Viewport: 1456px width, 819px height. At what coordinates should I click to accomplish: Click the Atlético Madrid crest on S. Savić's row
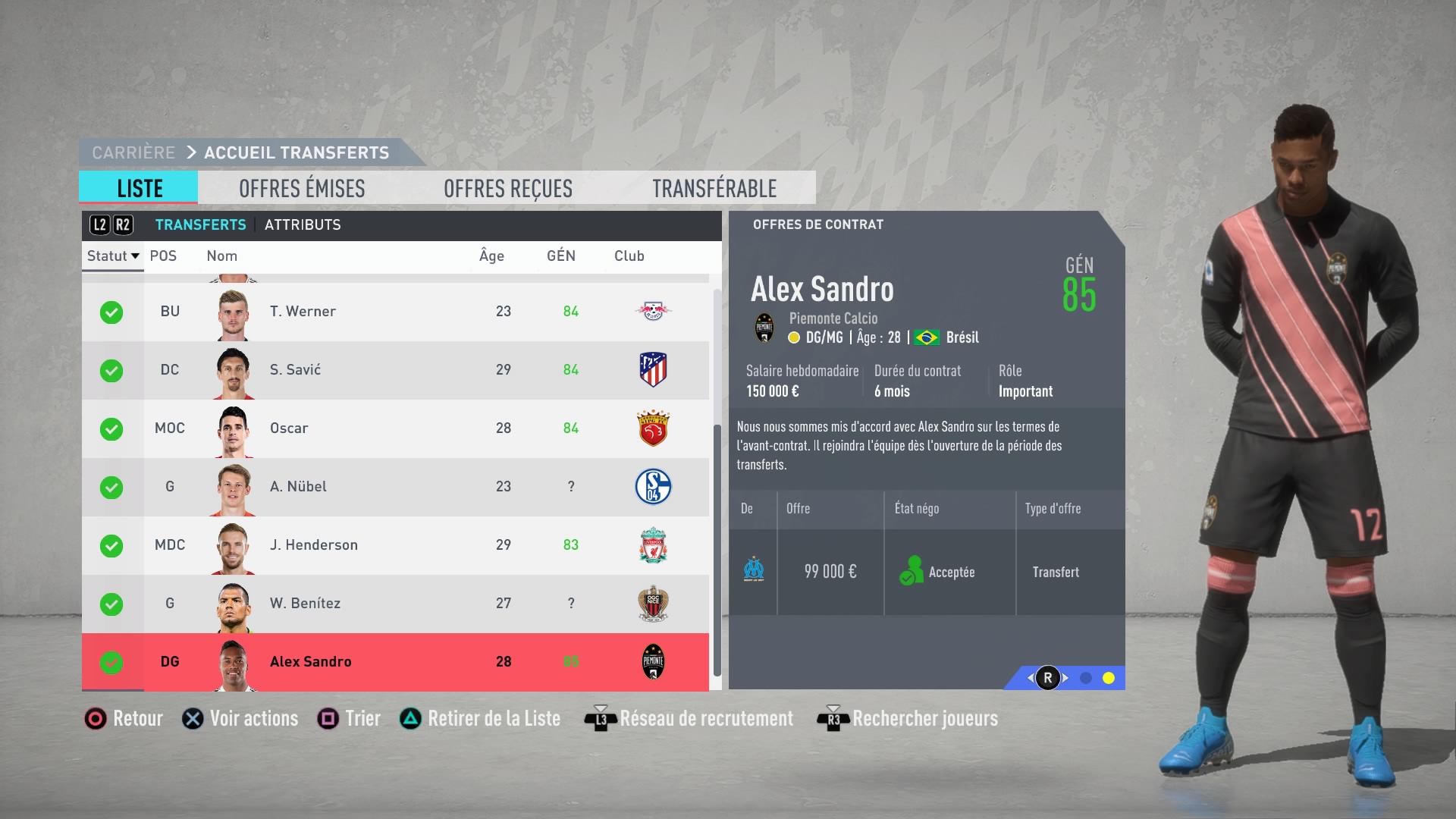pyautogui.click(x=653, y=370)
